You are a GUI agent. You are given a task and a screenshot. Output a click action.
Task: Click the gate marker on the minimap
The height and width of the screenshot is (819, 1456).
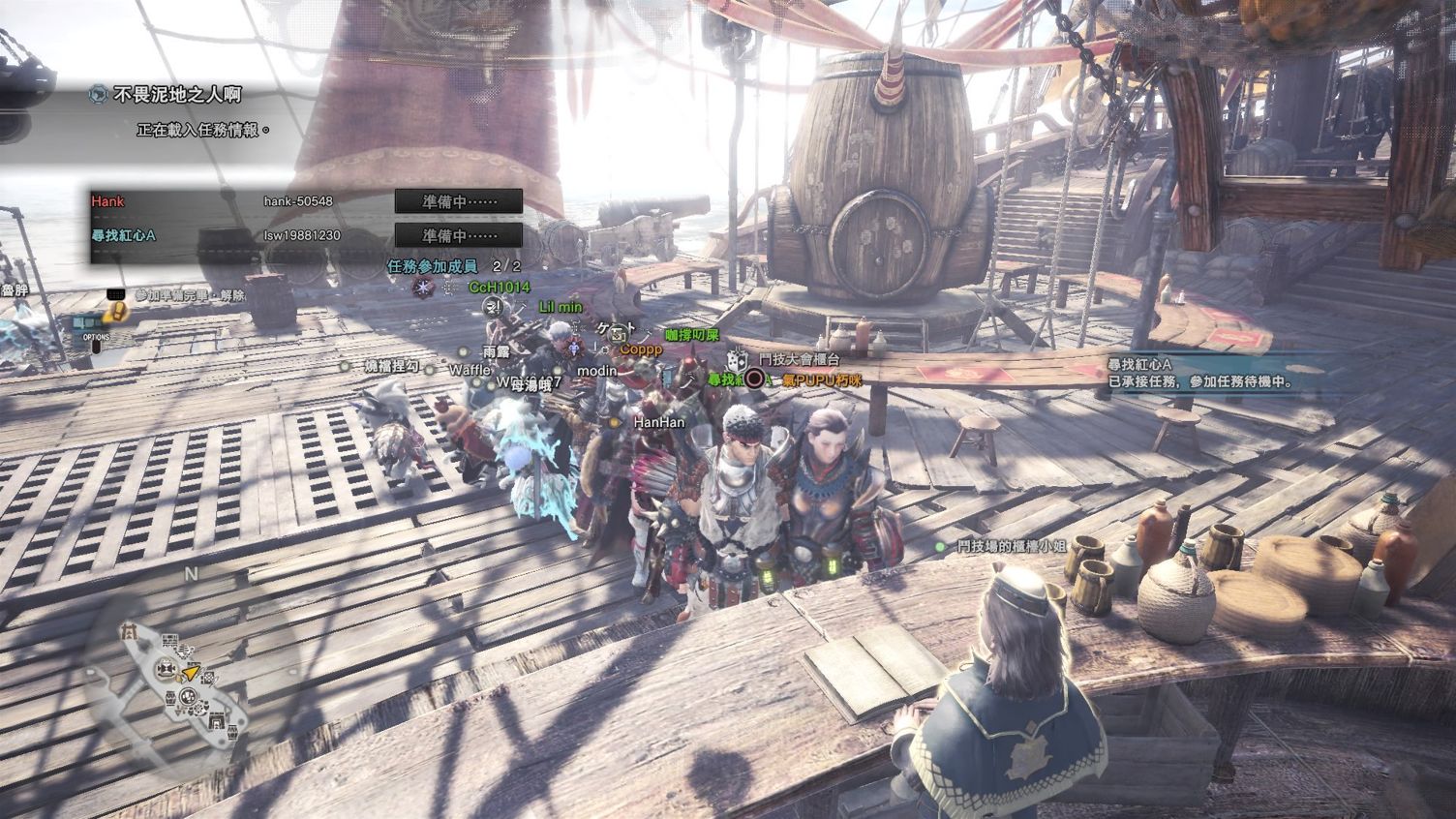click(129, 631)
